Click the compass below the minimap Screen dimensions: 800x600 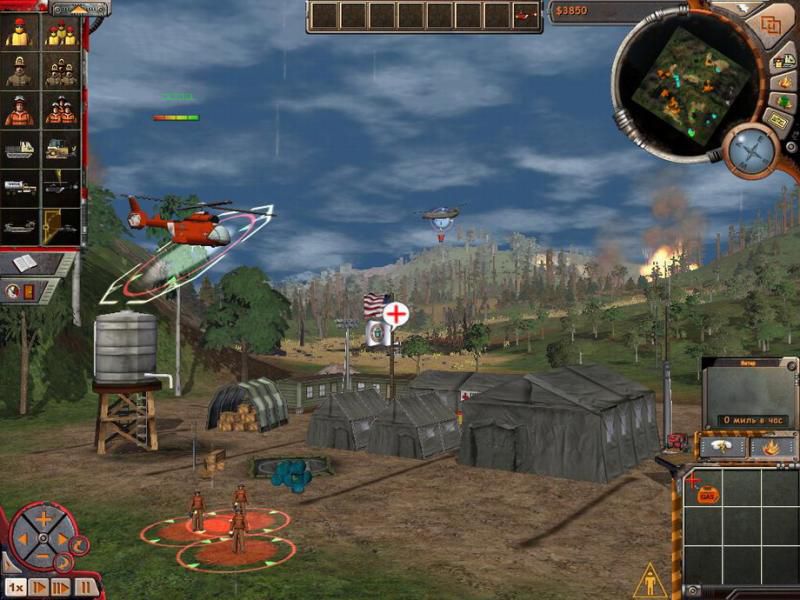point(751,150)
